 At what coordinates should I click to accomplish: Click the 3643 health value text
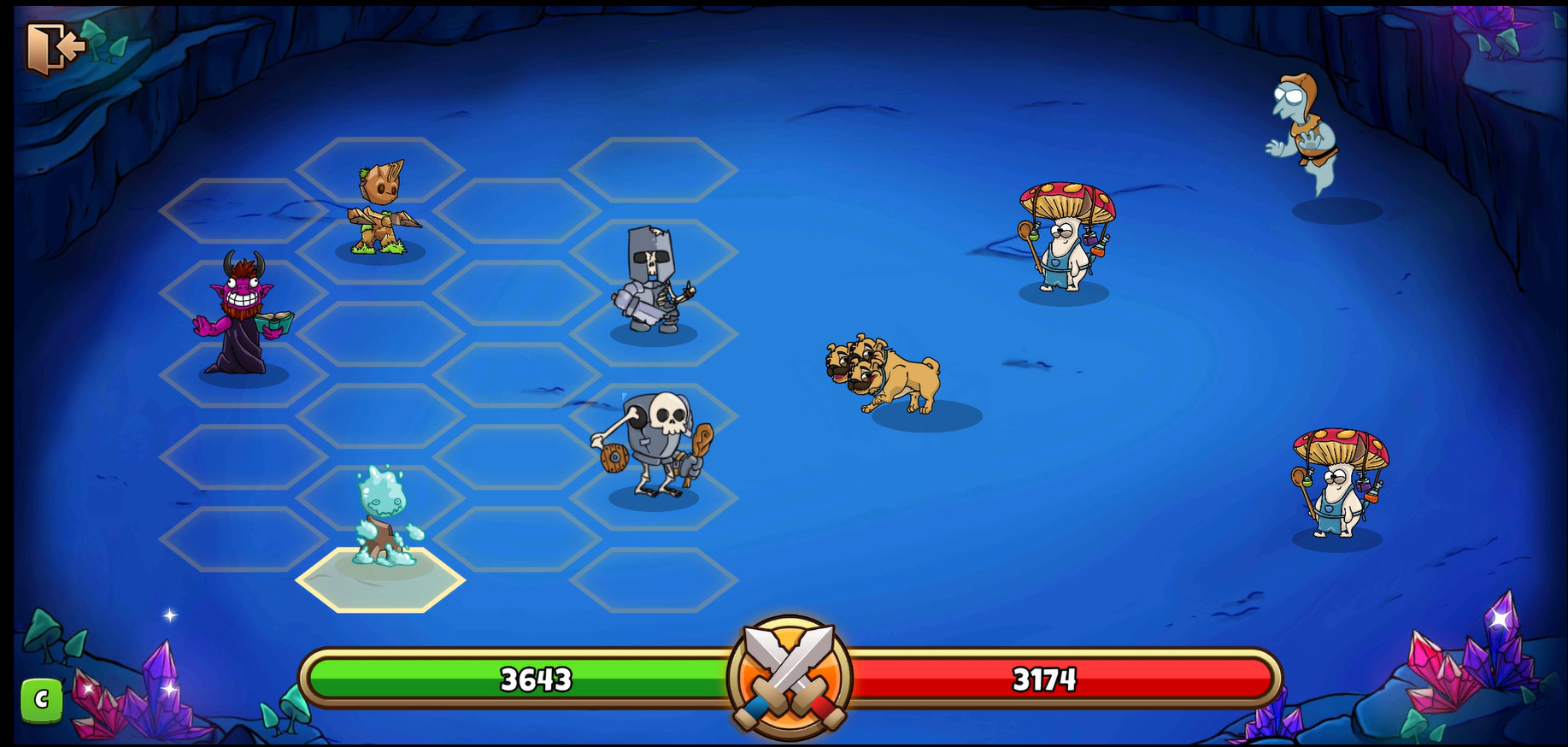click(x=534, y=680)
